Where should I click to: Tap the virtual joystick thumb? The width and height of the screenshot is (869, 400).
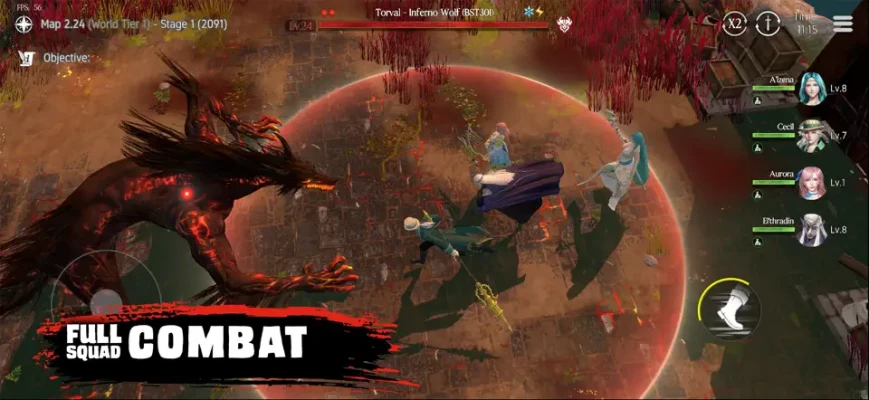click(105, 299)
